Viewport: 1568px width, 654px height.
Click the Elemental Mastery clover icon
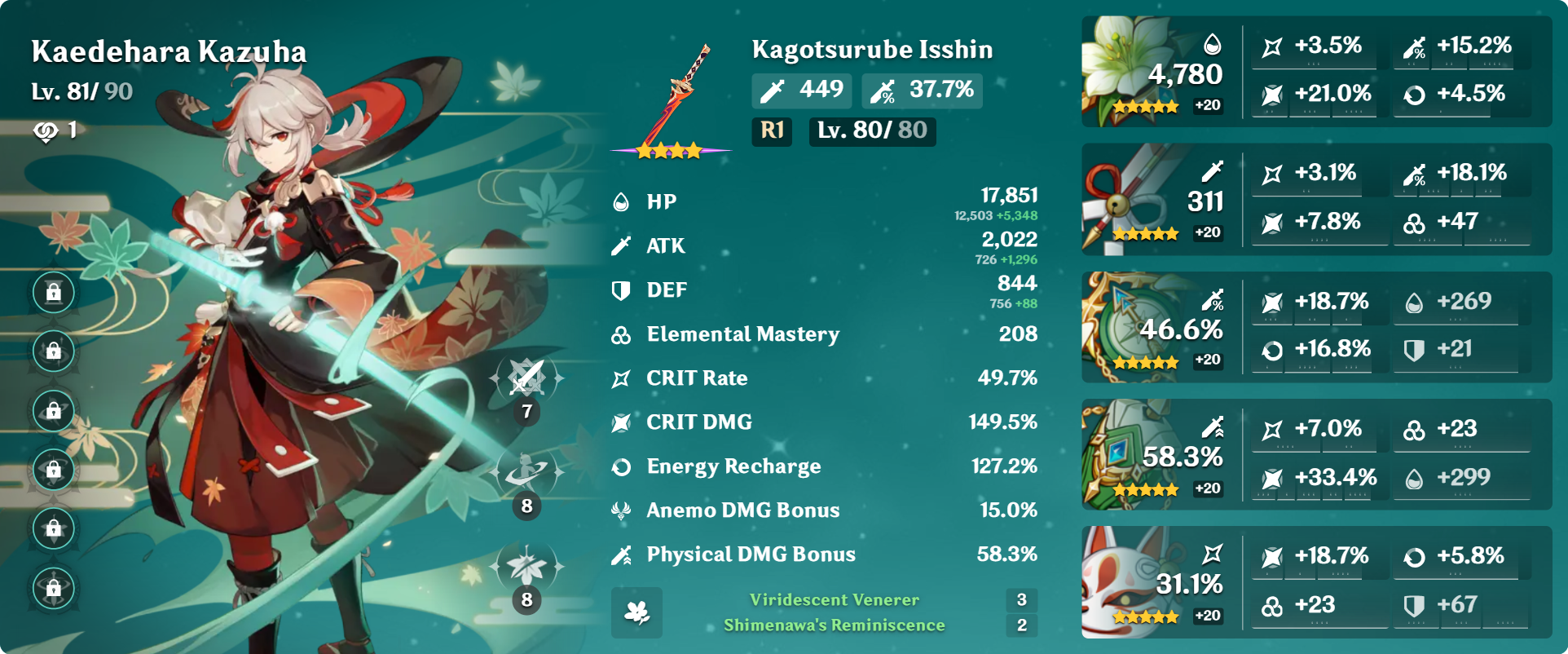point(623,334)
